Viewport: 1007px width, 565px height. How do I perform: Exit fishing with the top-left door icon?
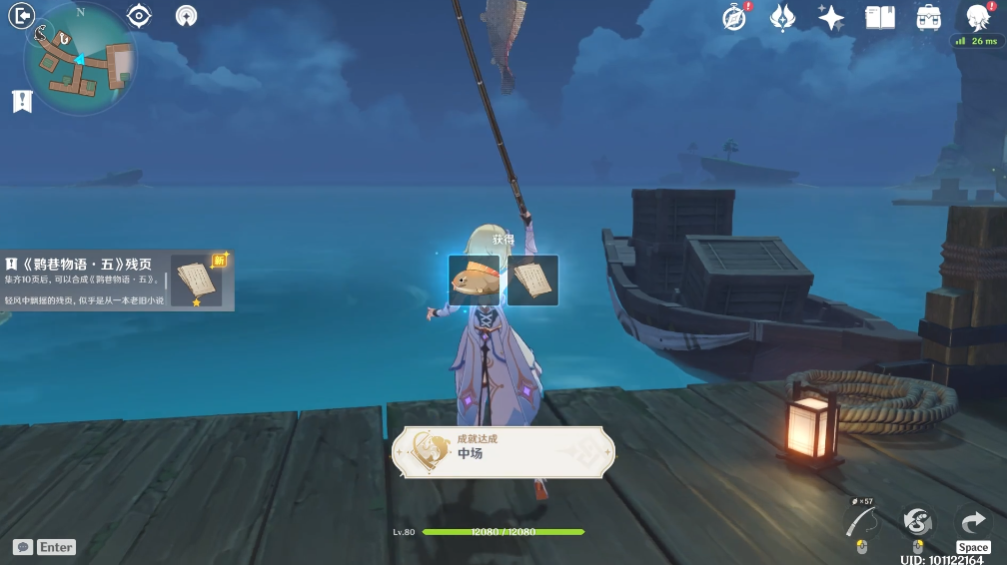(21, 15)
